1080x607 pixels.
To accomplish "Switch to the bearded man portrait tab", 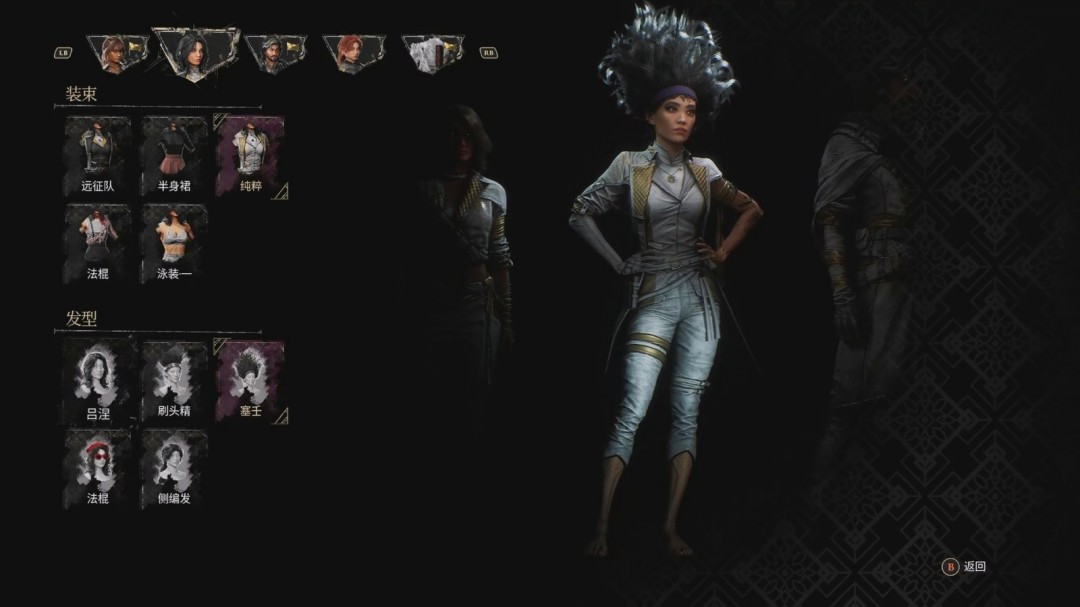I will click(275, 53).
